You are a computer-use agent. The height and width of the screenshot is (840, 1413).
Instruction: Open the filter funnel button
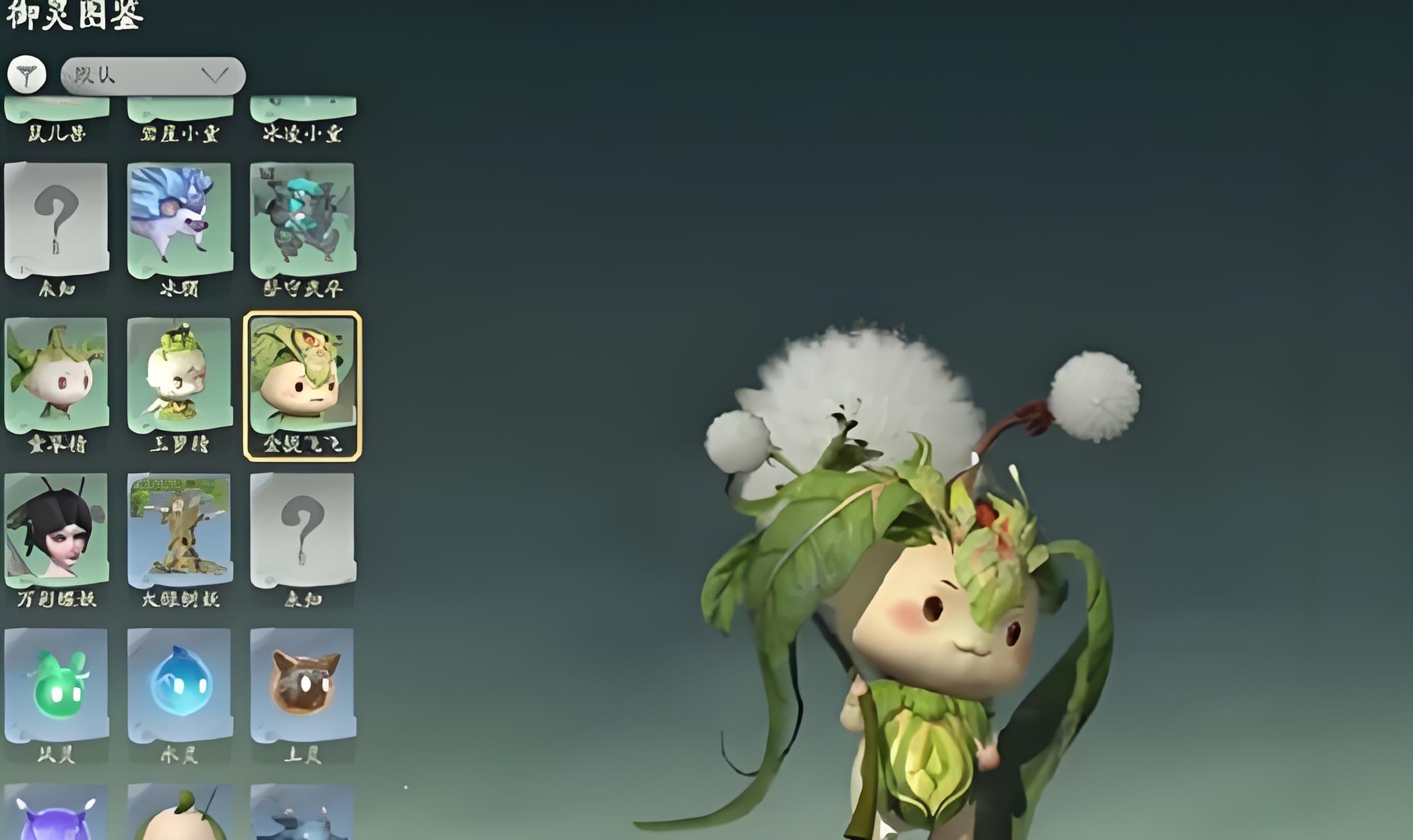tap(26, 75)
